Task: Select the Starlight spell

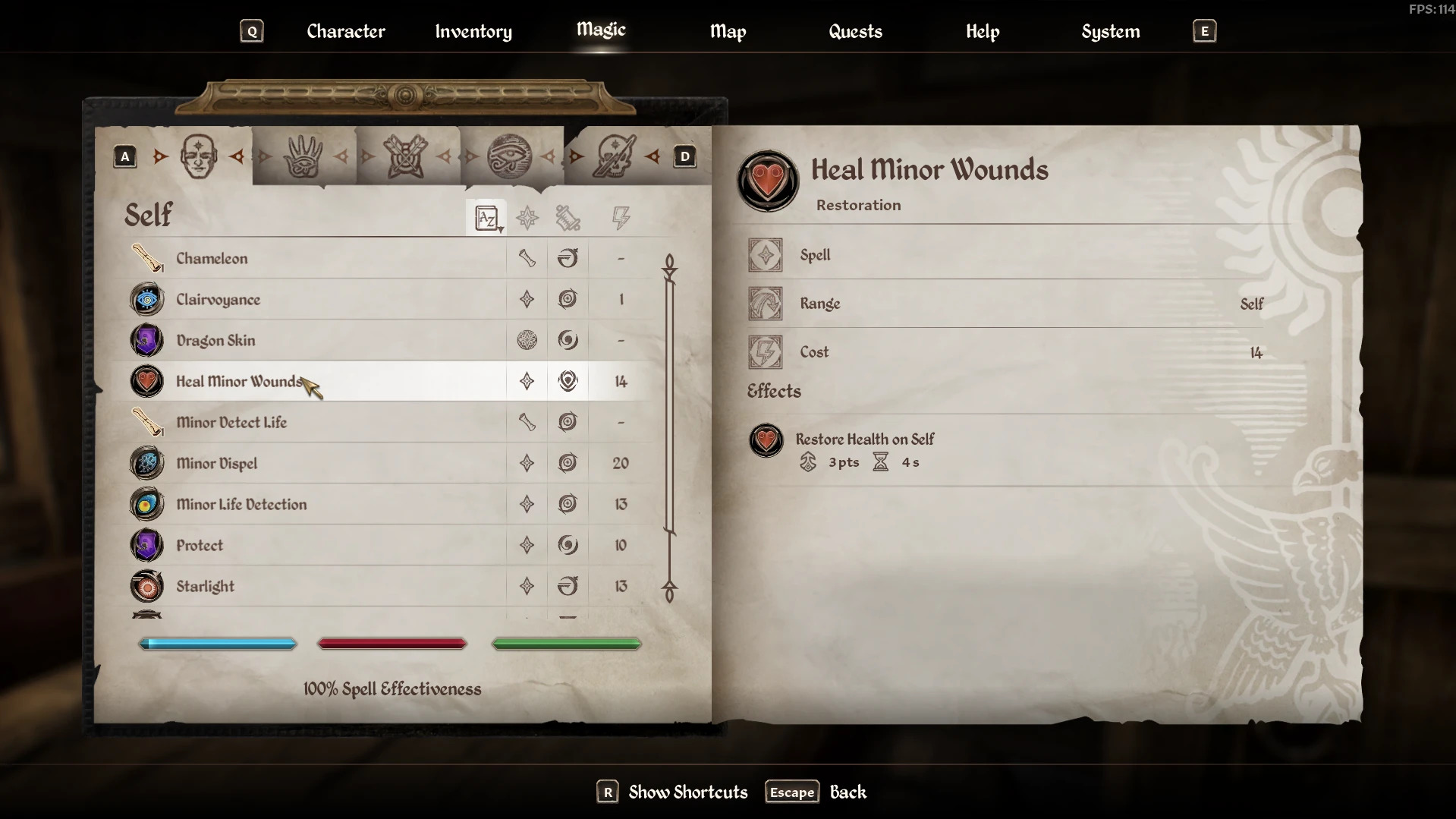Action: click(205, 586)
